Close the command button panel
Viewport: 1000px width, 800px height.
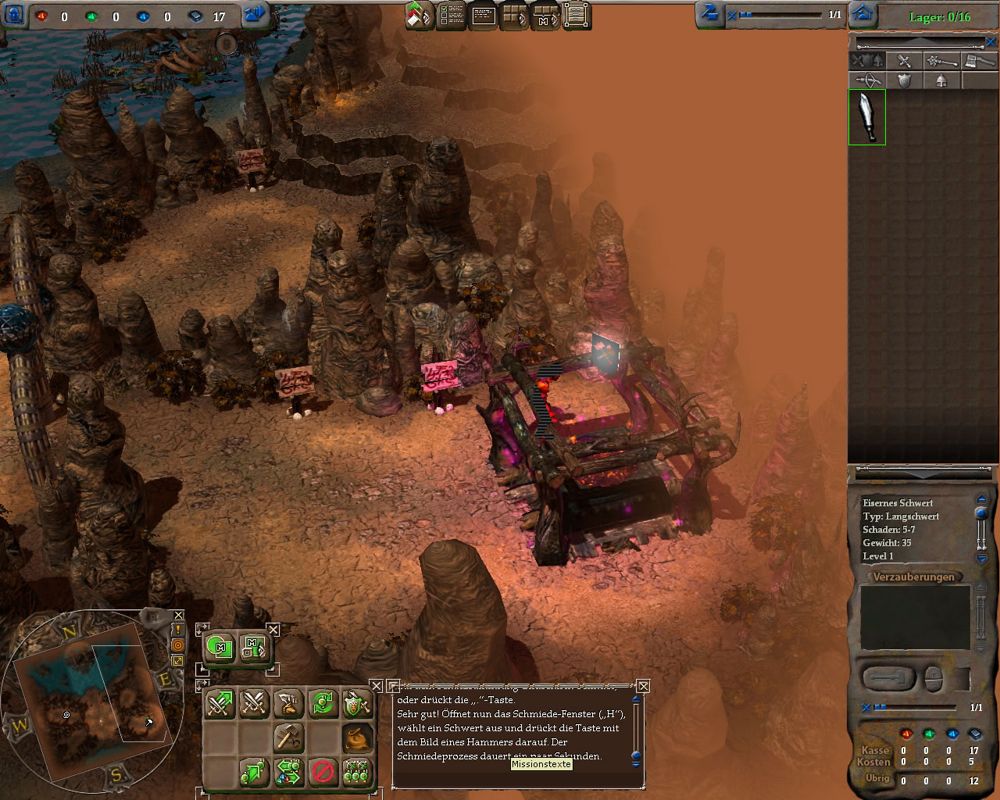click(376, 686)
